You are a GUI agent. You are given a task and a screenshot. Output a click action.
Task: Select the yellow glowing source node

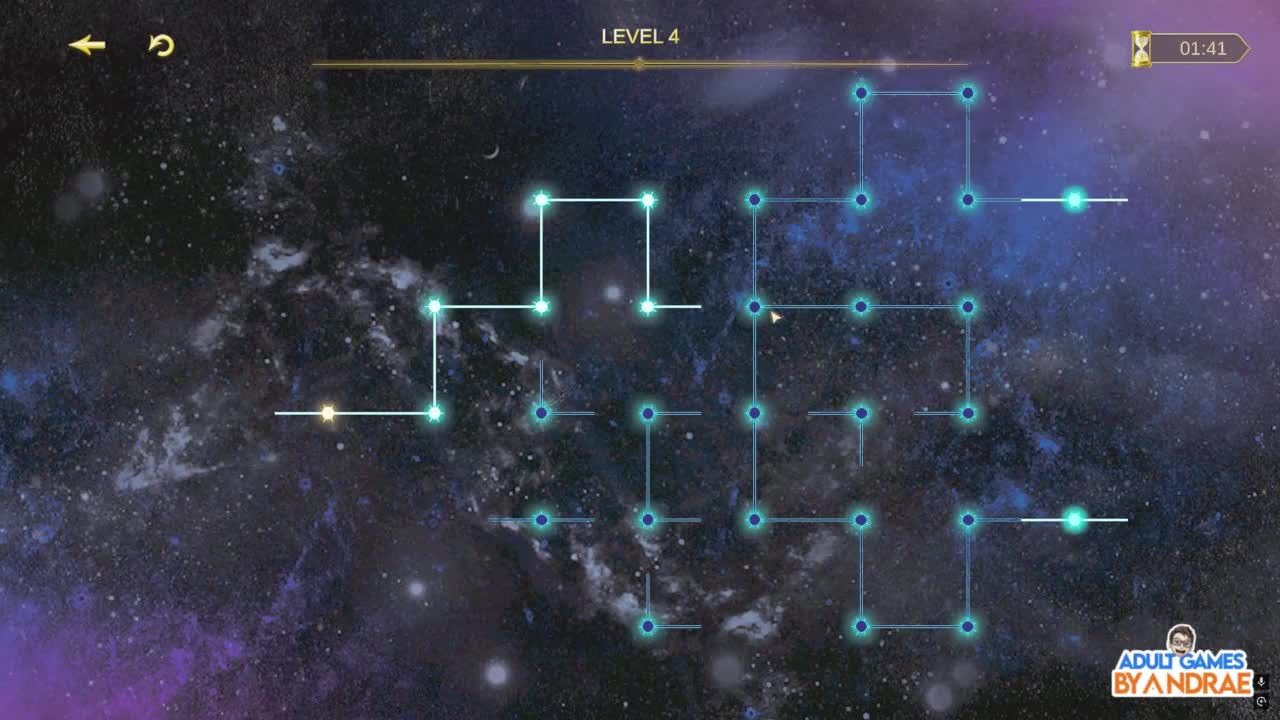coord(327,413)
